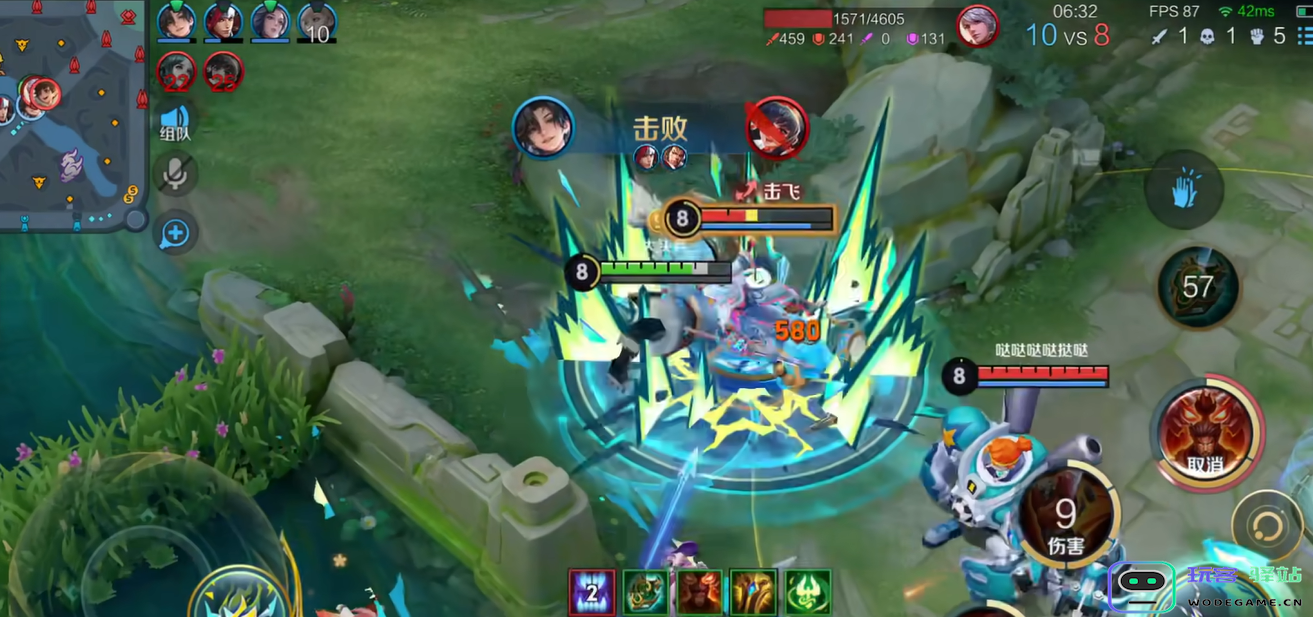Tap the battlefield minimap
Screen dimensions: 1313x617
click(72, 115)
